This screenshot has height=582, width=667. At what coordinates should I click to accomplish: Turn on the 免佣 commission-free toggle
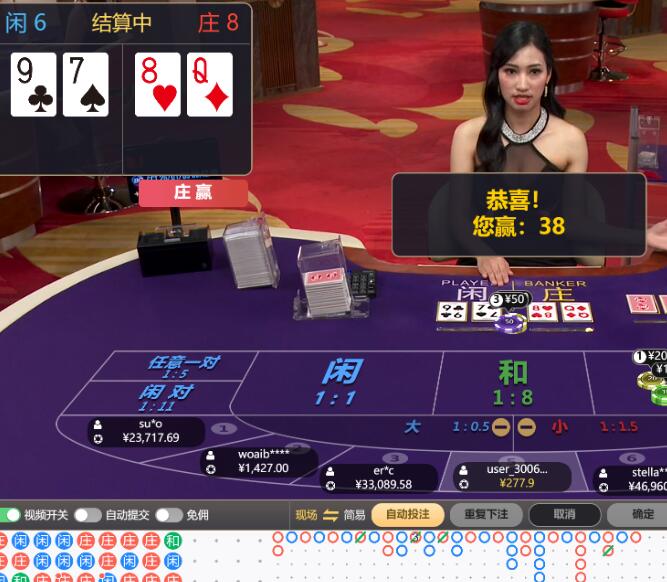[x=168, y=515]
